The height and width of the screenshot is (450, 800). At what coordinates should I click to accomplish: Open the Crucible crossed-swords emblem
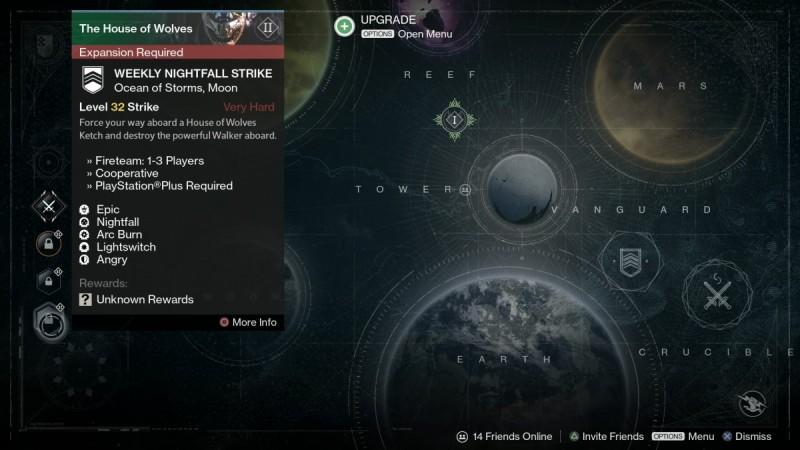[x=717, y=294]
